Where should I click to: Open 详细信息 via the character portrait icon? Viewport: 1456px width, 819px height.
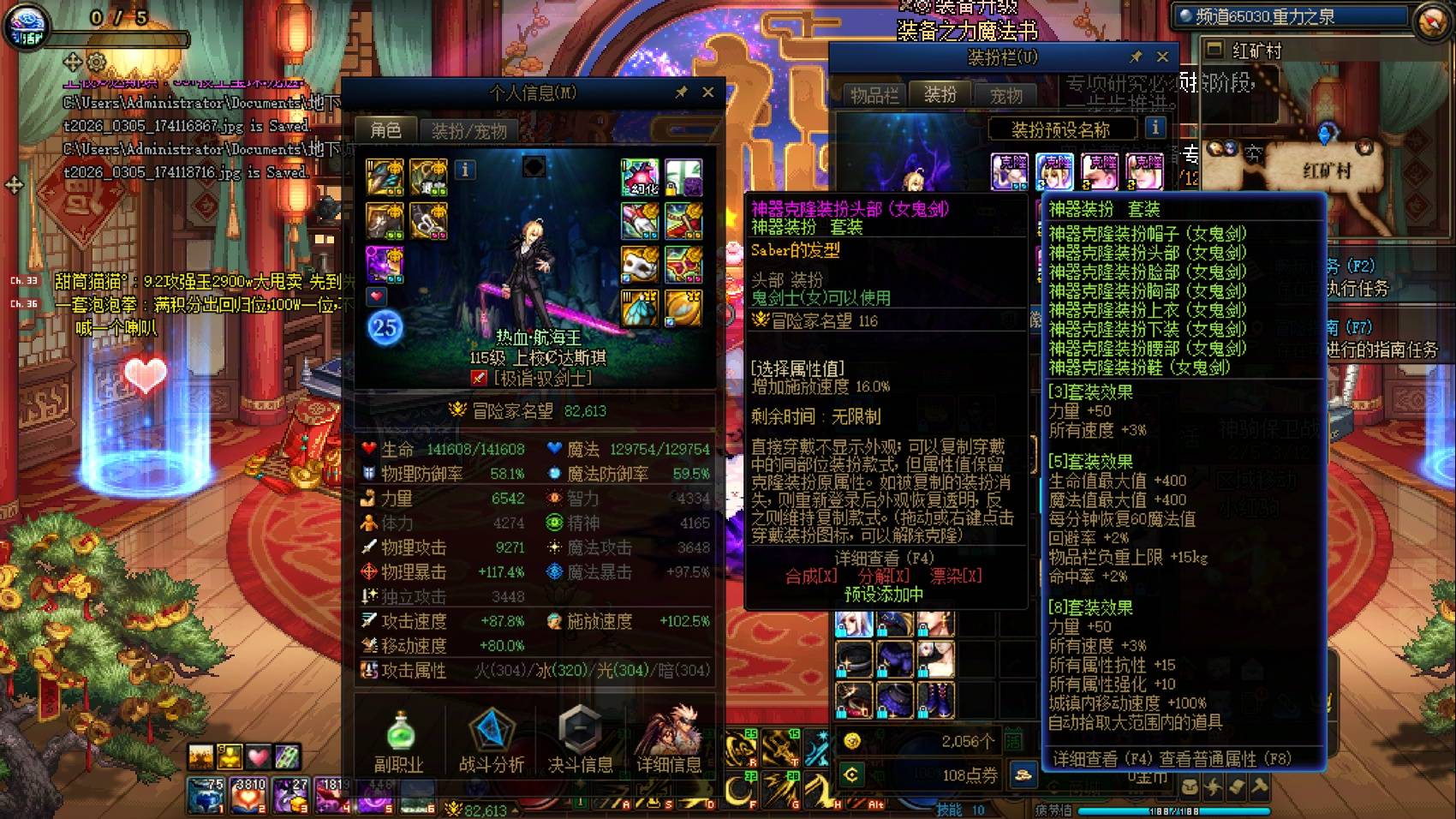[672, 730]
